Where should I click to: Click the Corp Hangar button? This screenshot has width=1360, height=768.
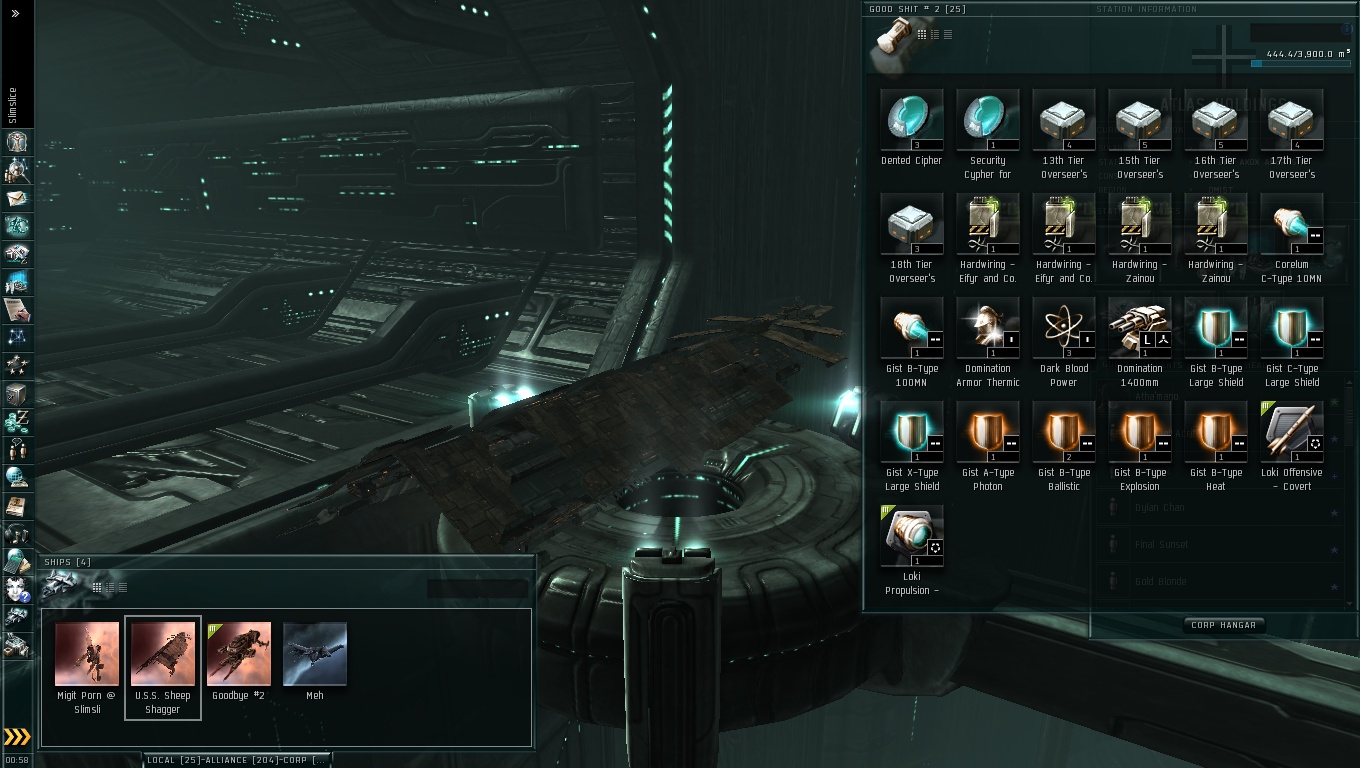1223,625
